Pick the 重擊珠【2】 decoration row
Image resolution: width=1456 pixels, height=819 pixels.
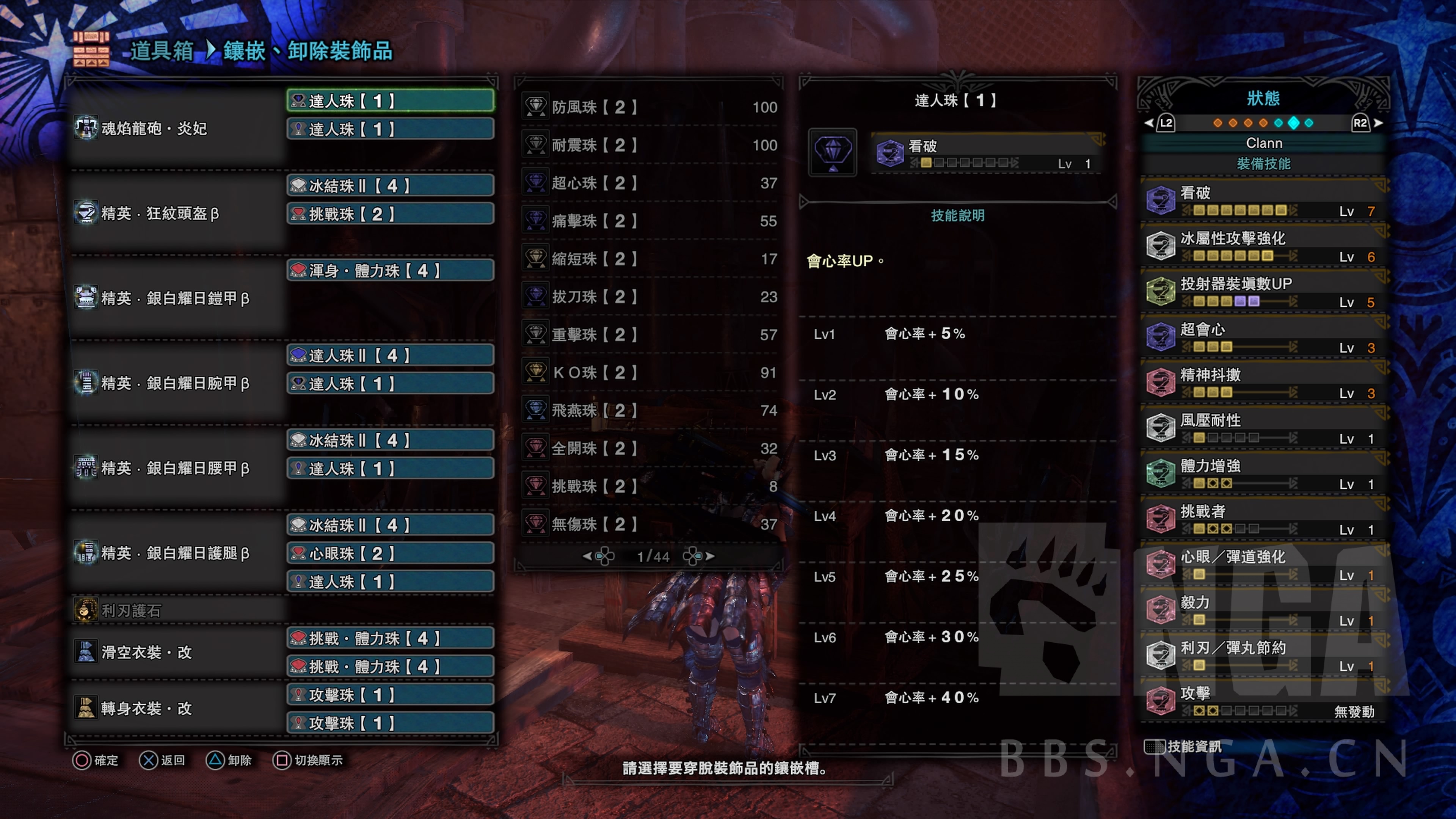(650, 334)
